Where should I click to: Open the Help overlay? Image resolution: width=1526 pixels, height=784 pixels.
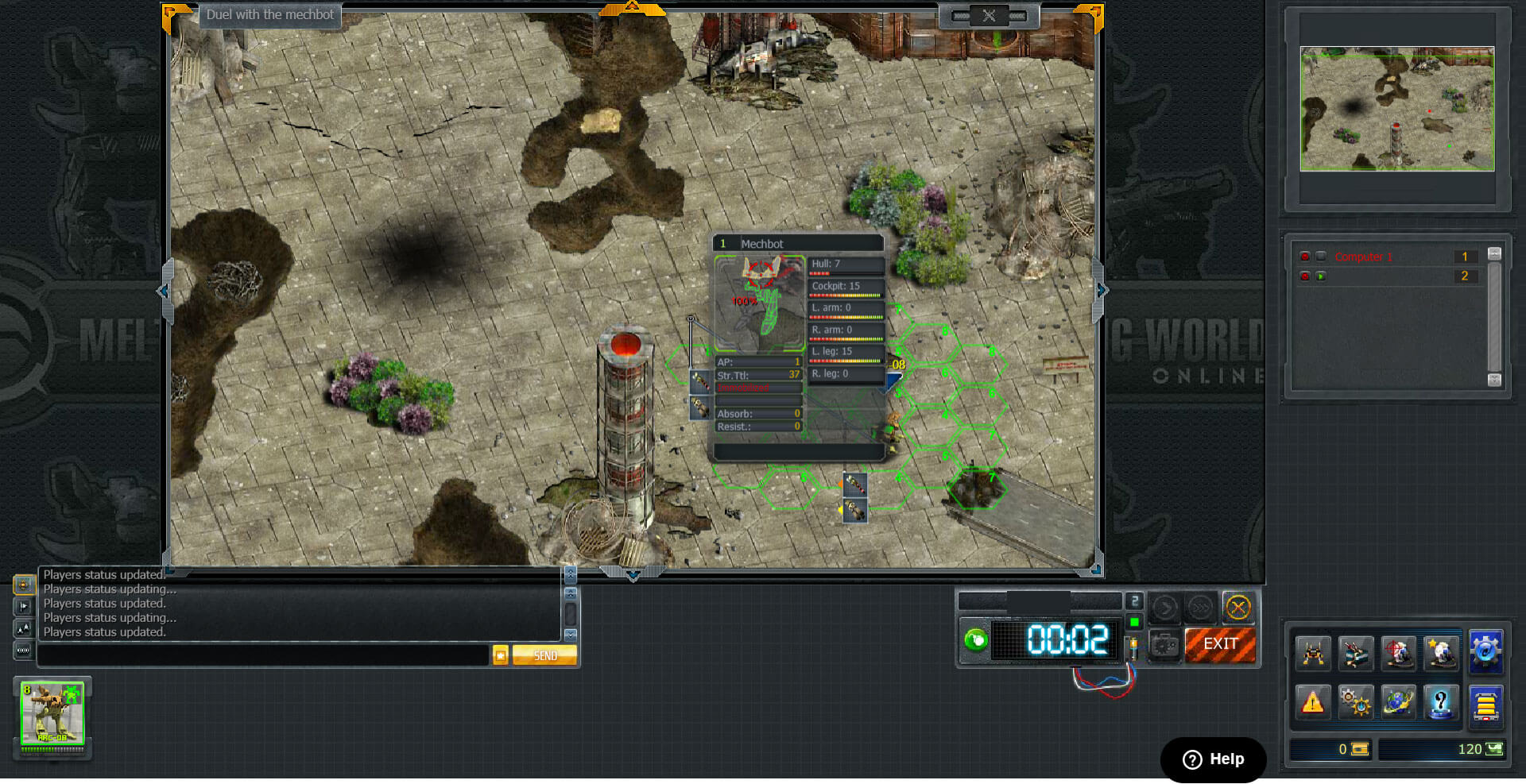1213,759
